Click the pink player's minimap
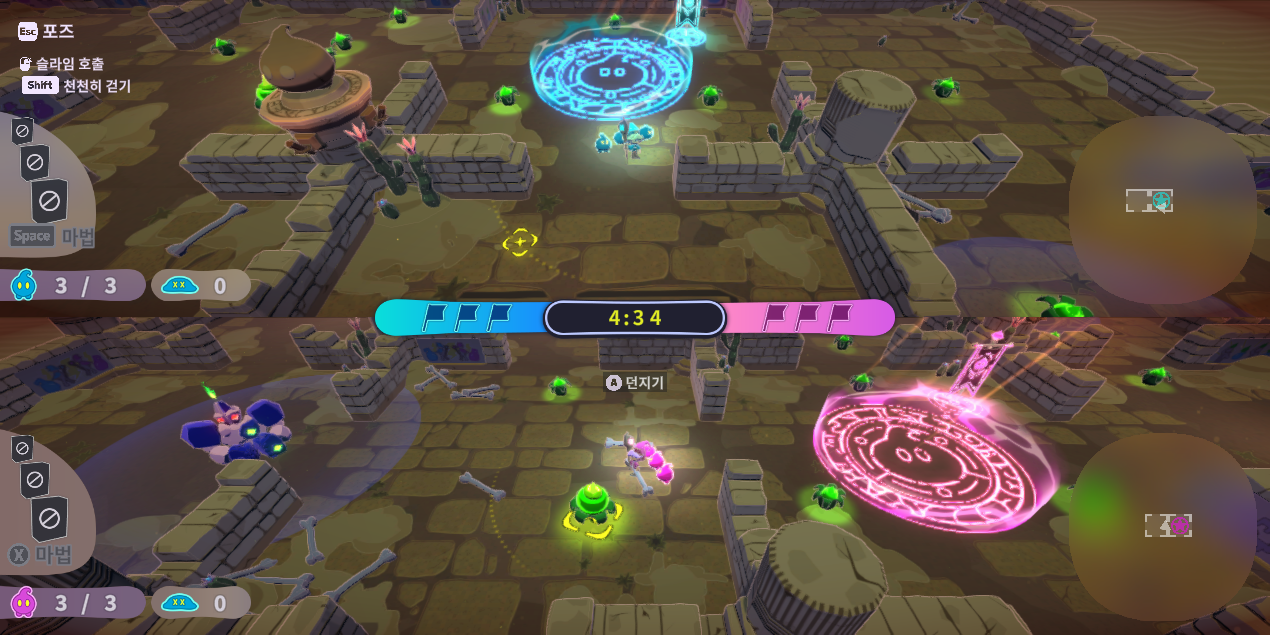 point(1161,525)
